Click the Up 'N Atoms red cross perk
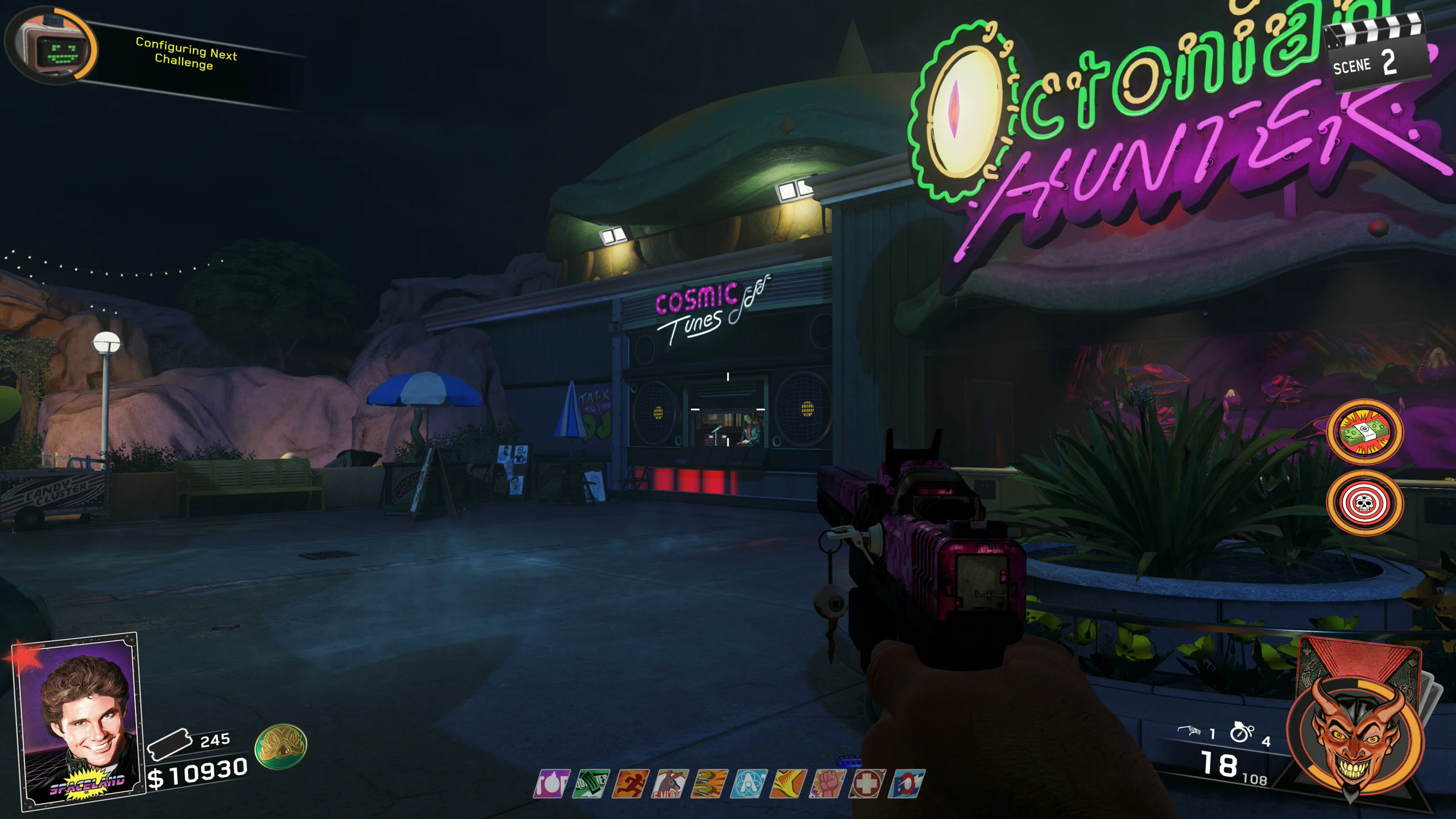This screenshot has width=1456, height=819. pos(867,784)
